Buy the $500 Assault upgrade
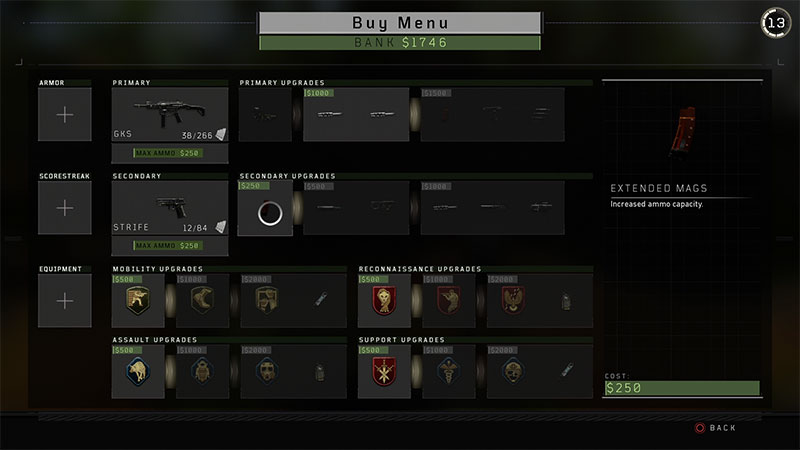 pos(138,373)
